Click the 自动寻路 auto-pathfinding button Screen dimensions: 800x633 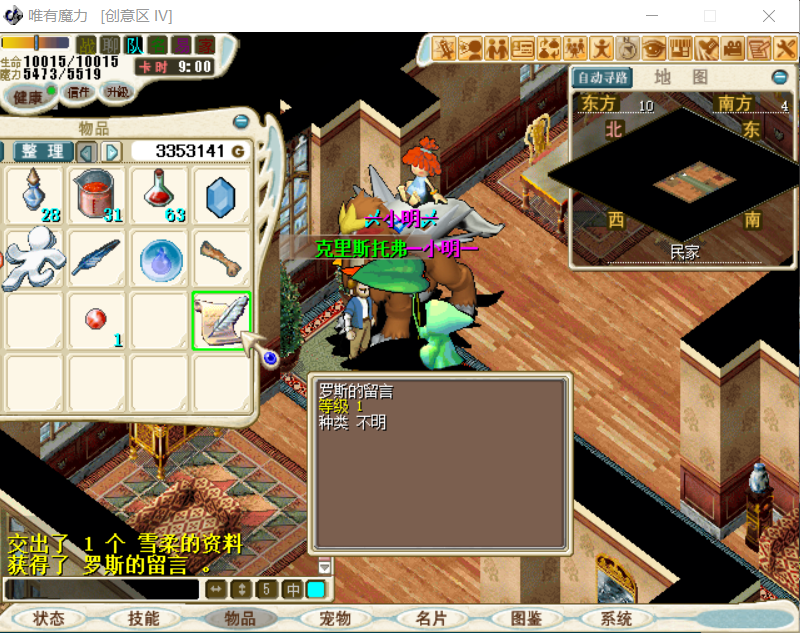point(602,77)
